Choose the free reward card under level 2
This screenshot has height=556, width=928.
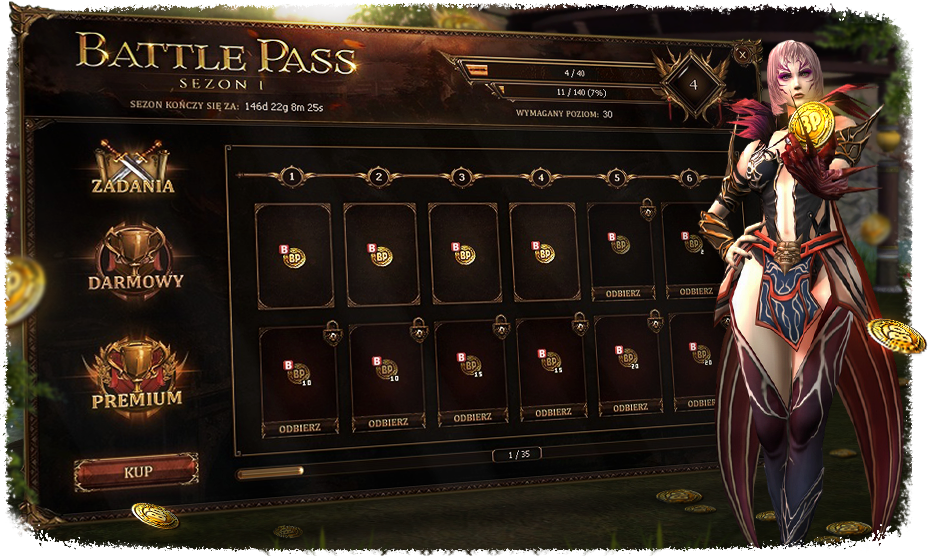380,256
